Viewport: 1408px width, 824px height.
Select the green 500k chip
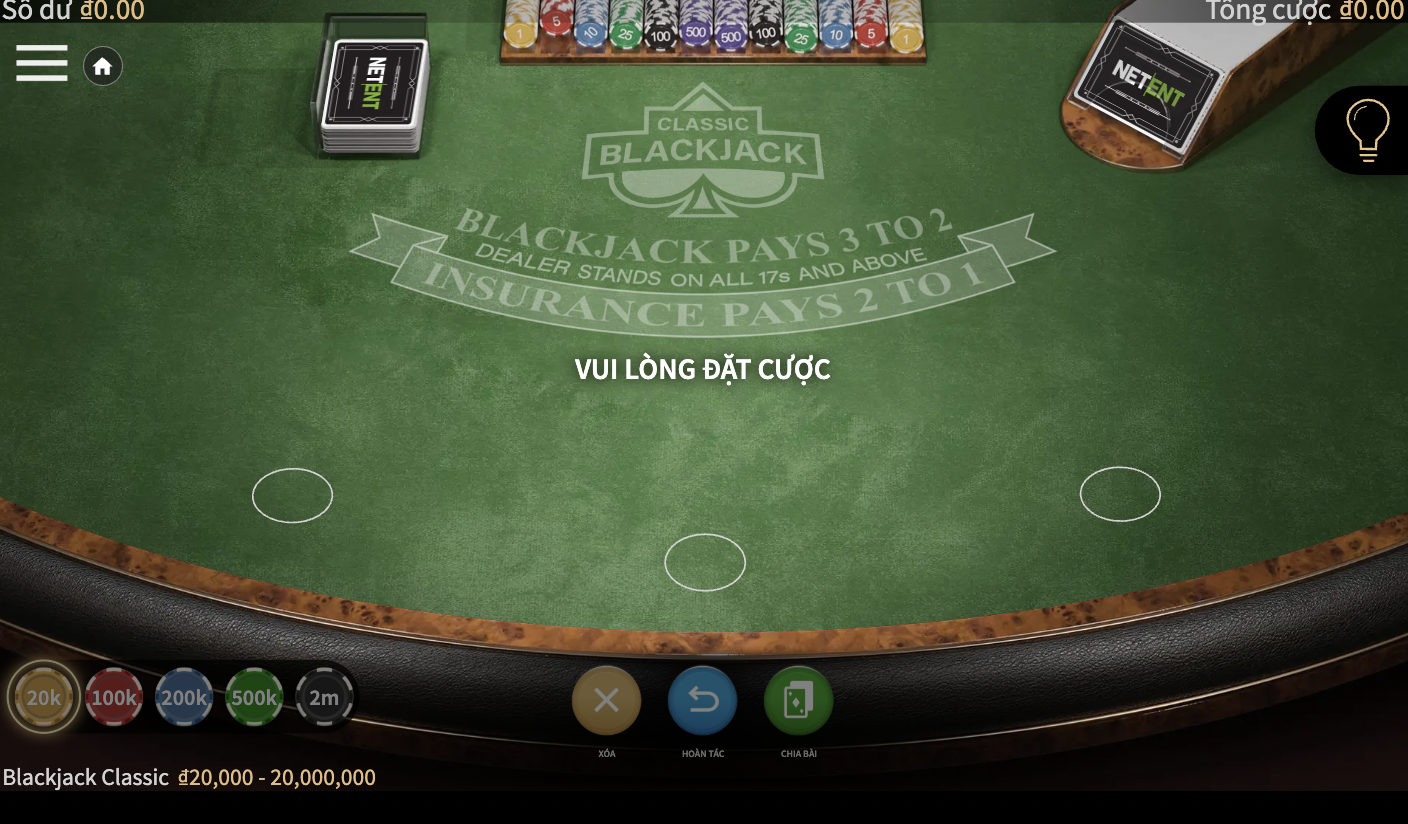(x=254, y=697)
